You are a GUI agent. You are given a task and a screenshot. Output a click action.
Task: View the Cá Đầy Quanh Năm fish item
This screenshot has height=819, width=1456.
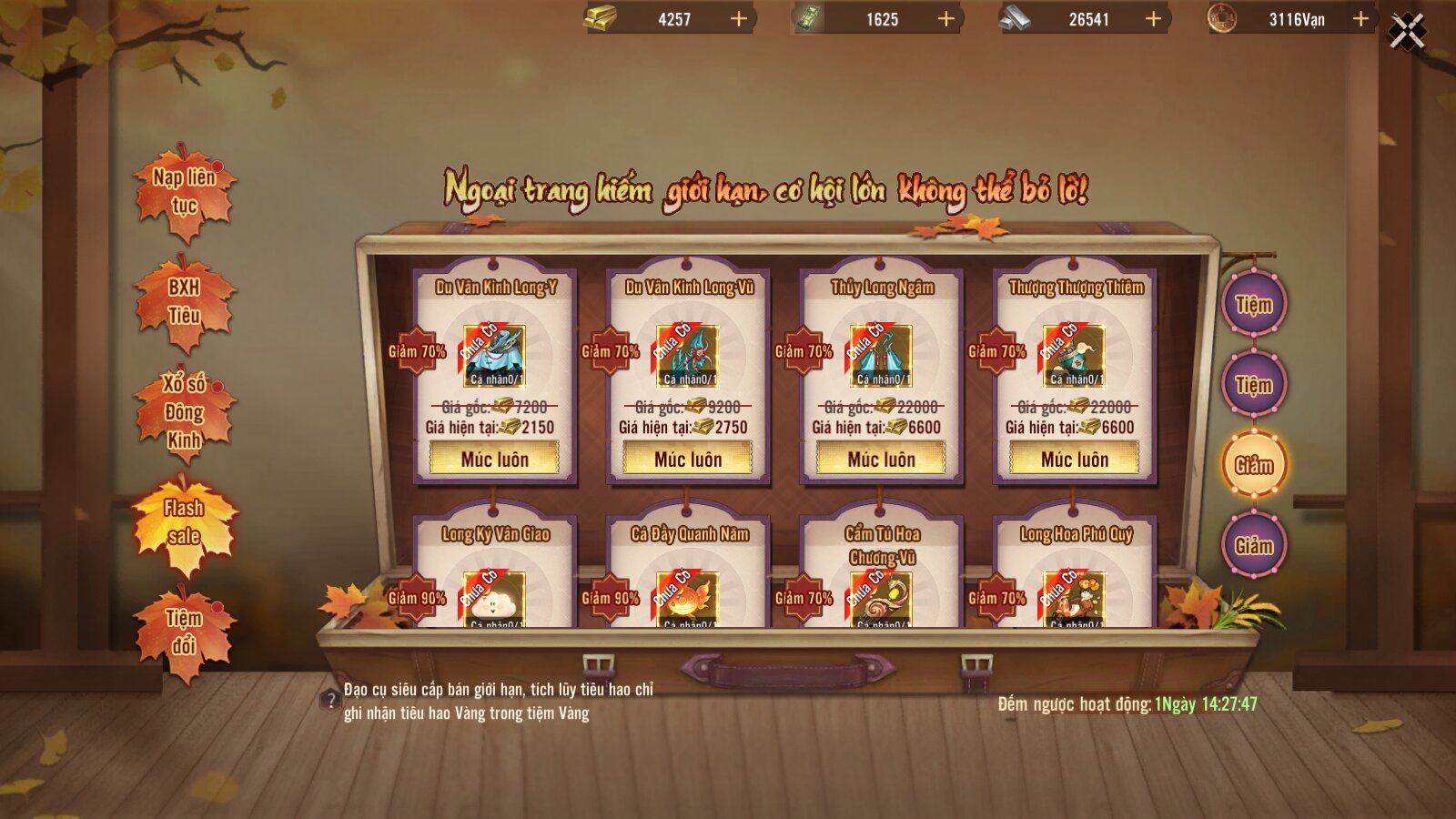coord(688,601)
